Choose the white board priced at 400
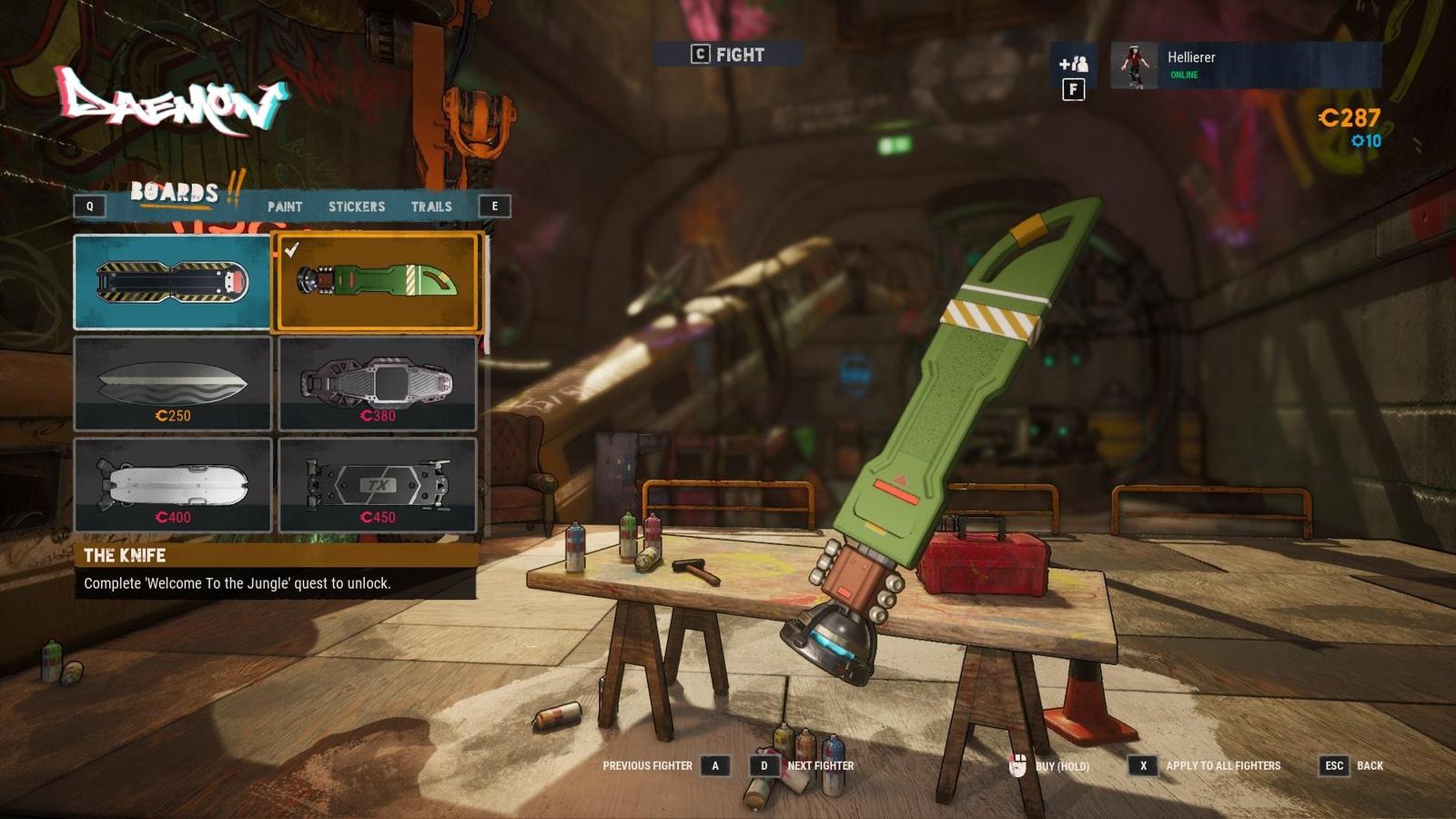 172,485
